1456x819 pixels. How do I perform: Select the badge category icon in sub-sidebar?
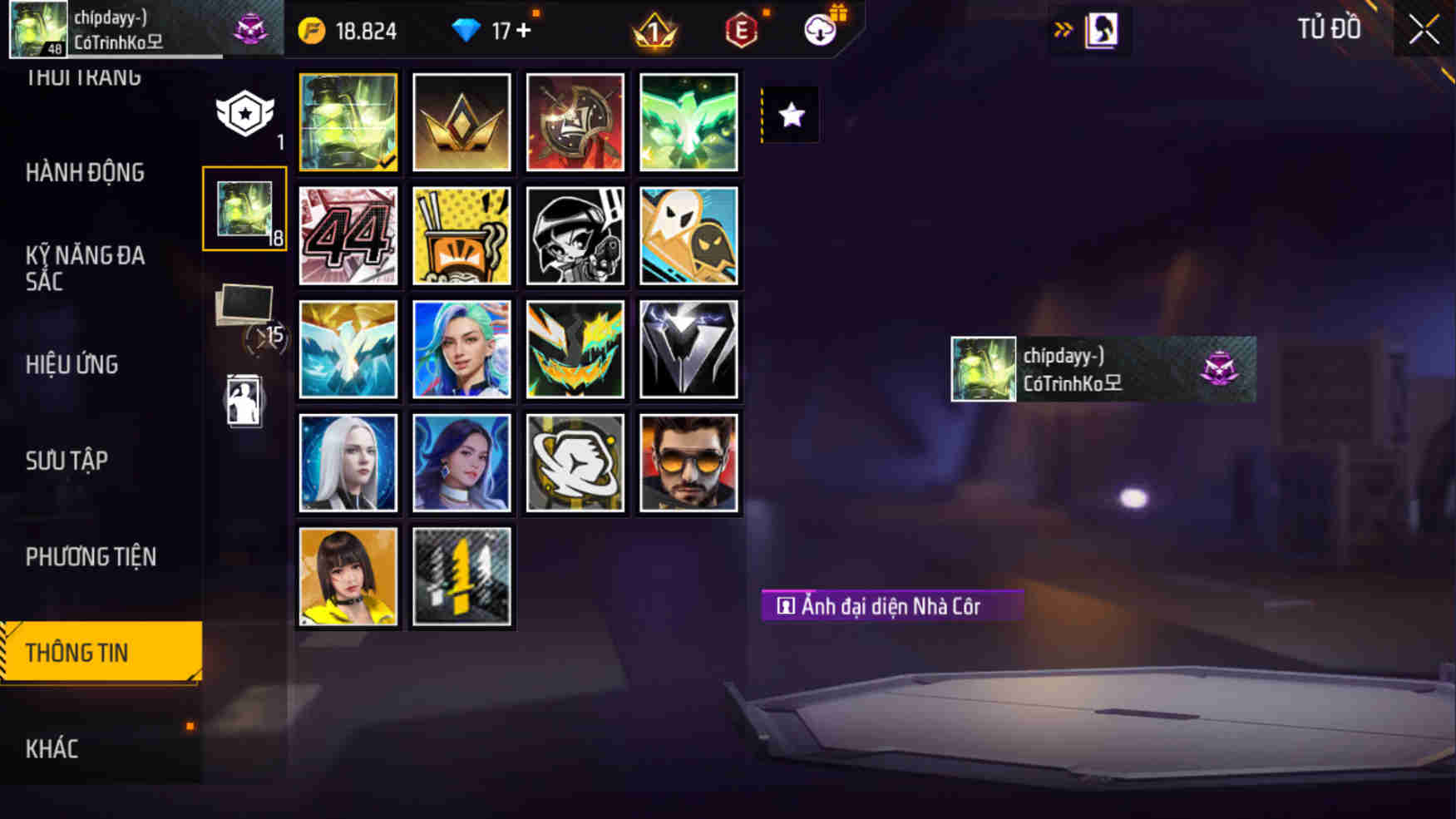(x=244, y=113)
